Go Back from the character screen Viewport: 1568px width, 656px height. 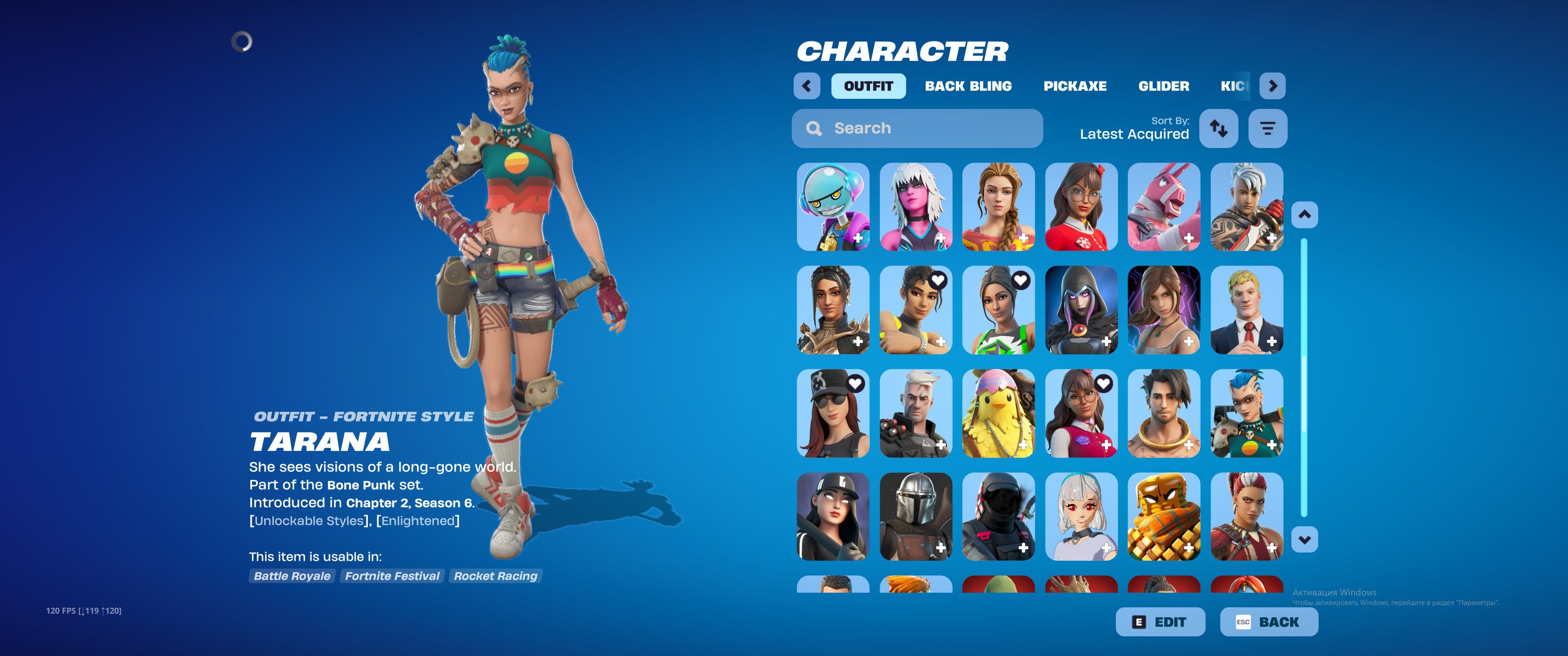click(x=1269, y=622)
